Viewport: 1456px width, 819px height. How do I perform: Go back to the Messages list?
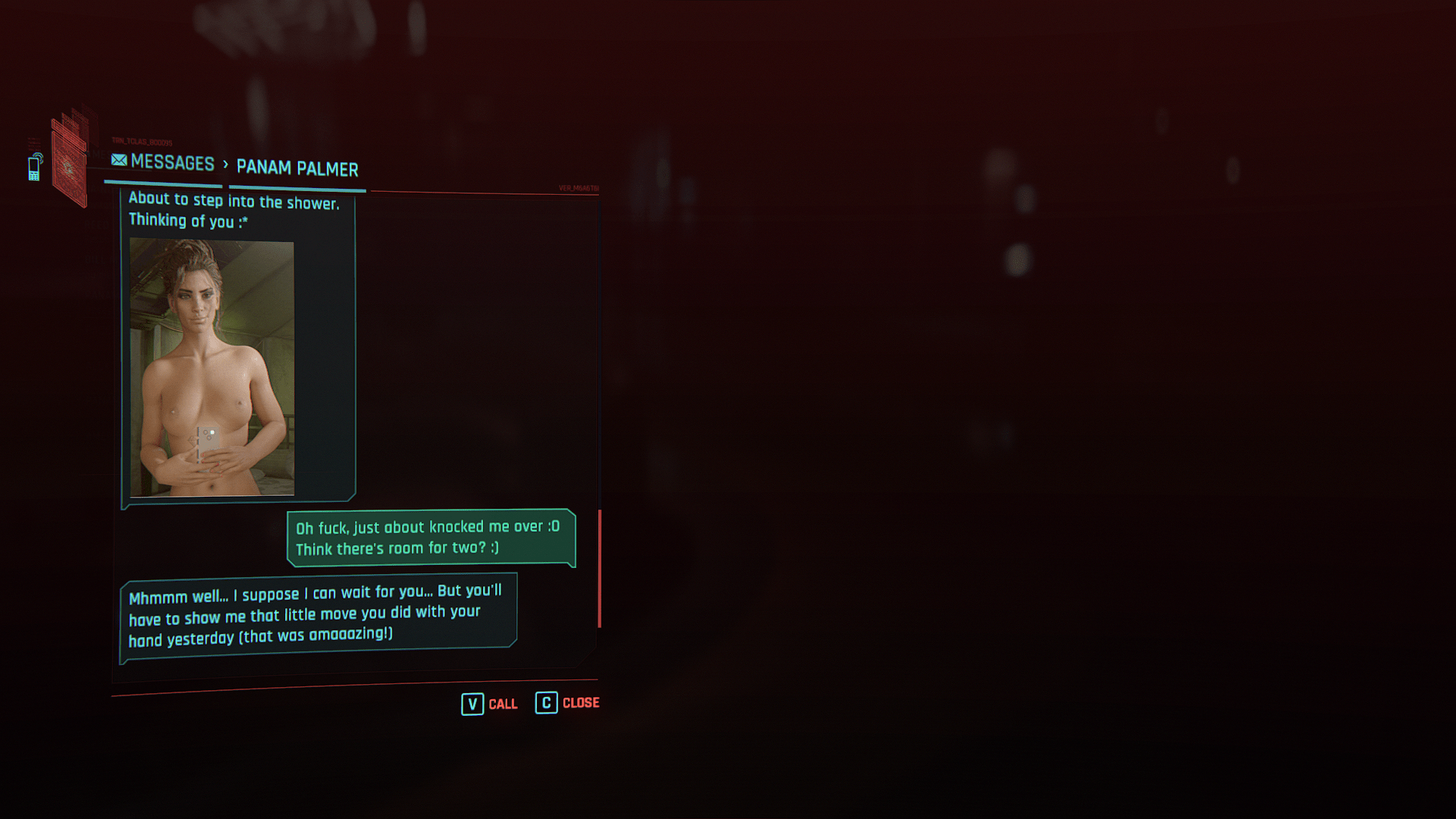163,162
